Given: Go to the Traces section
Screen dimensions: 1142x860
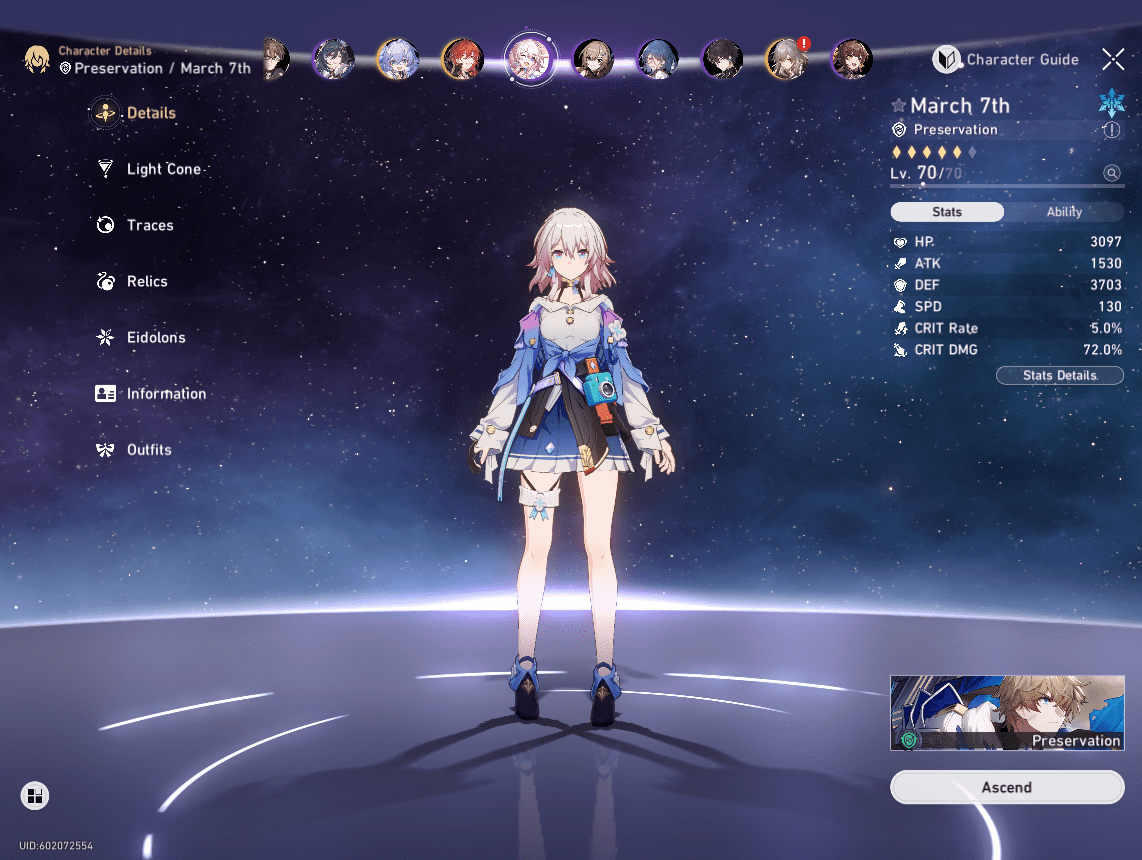Looking at the screenshot, I should click(x=149, y=225).
